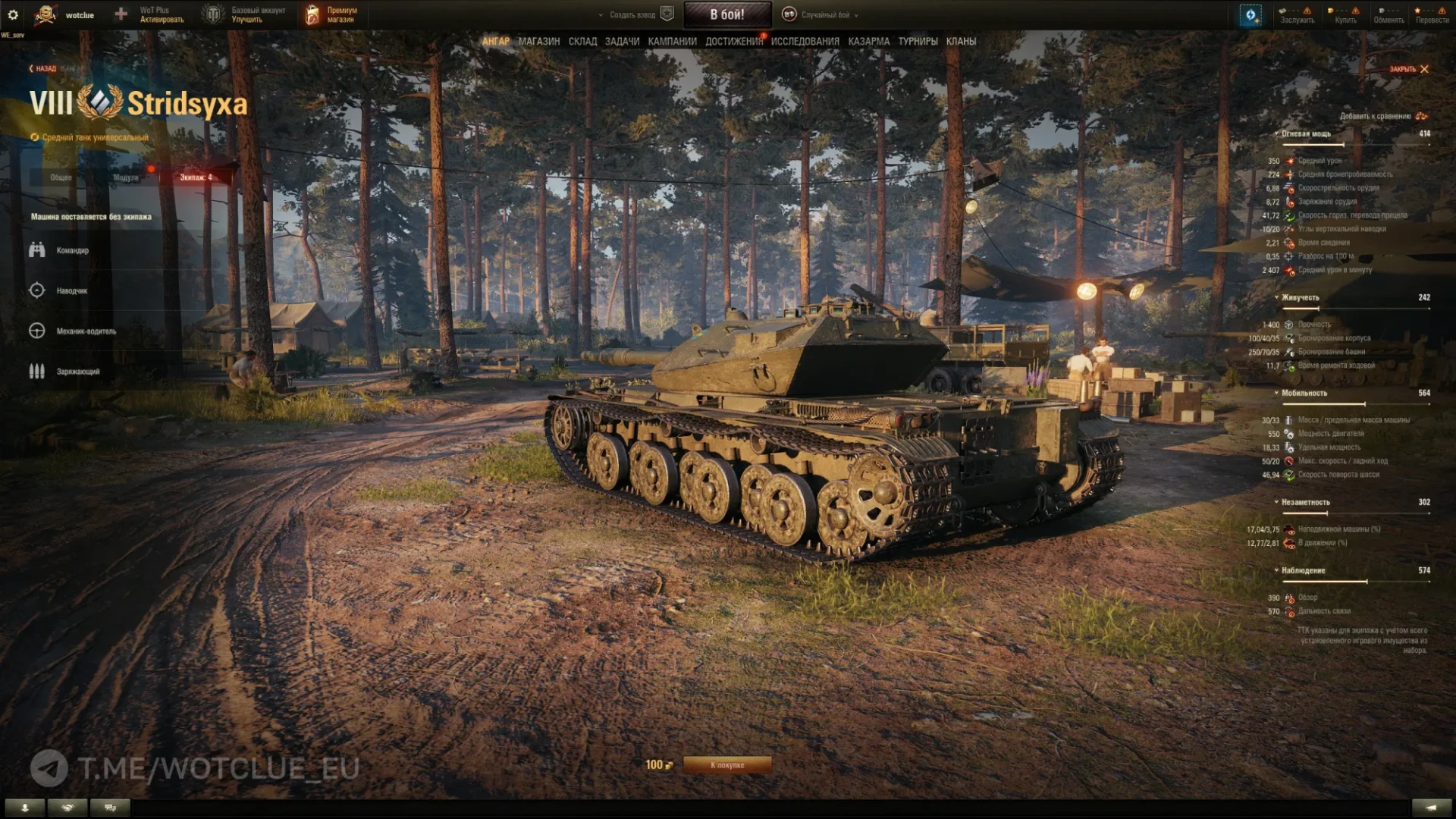
Task: Click the Премиум магазин bag icon
Action: 312,14
